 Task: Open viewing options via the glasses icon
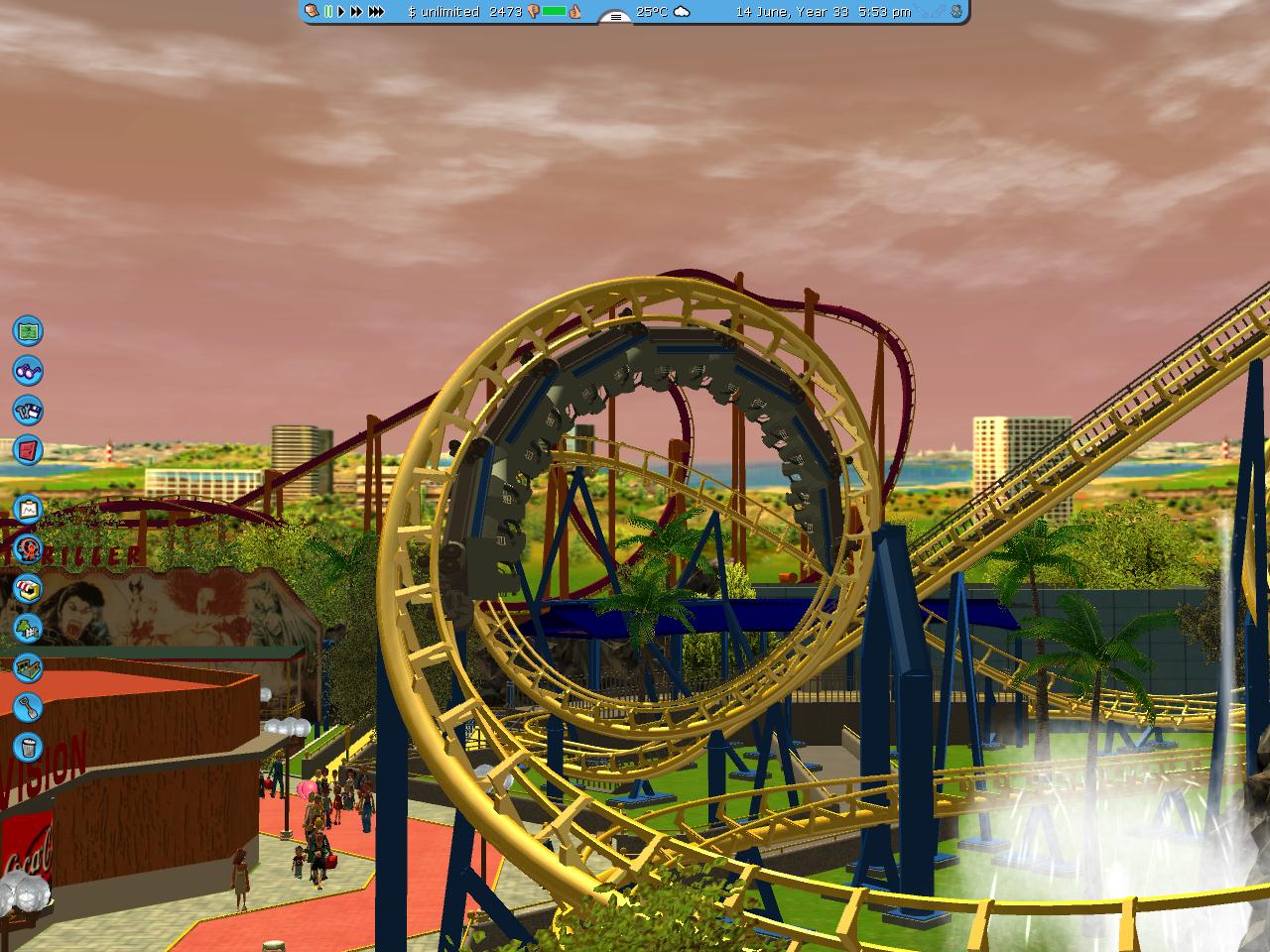[28, 372]
